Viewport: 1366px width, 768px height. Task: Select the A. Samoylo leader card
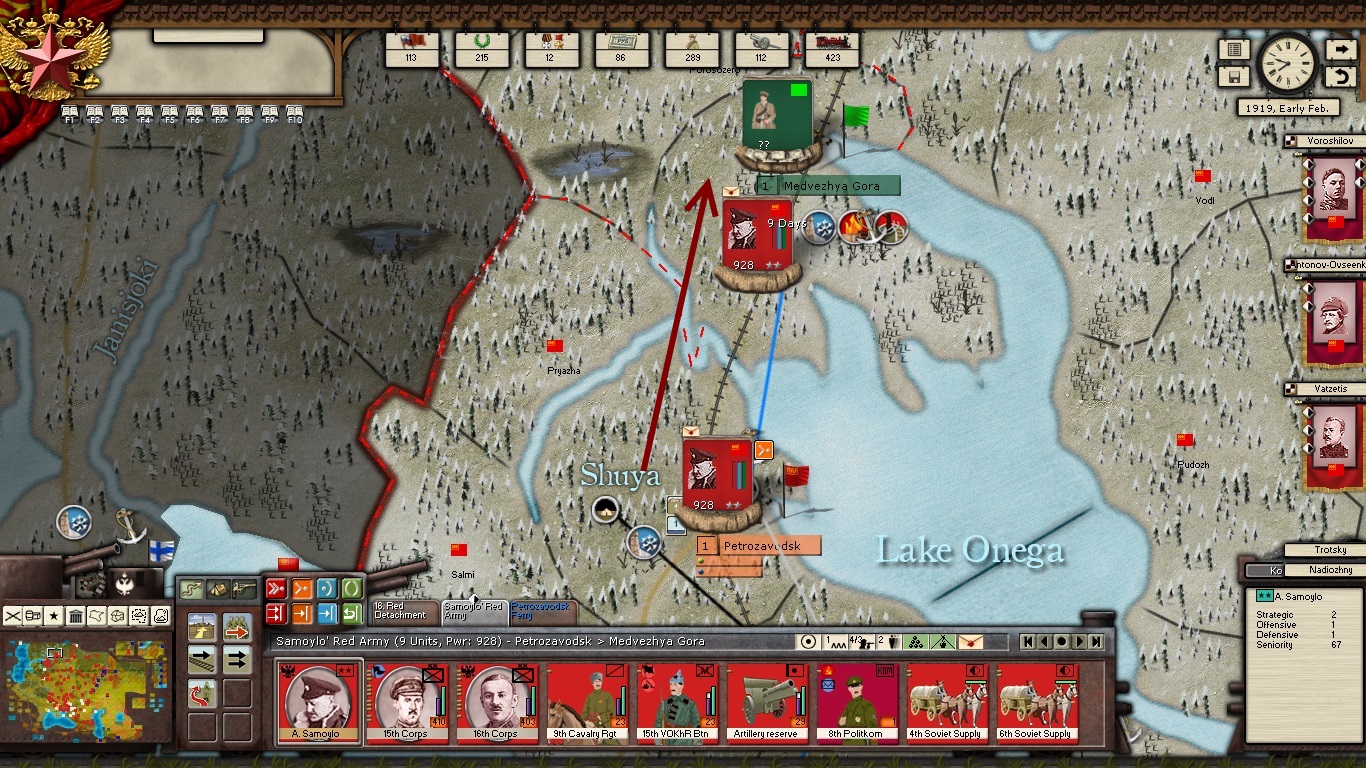click(x=318, y=703)
